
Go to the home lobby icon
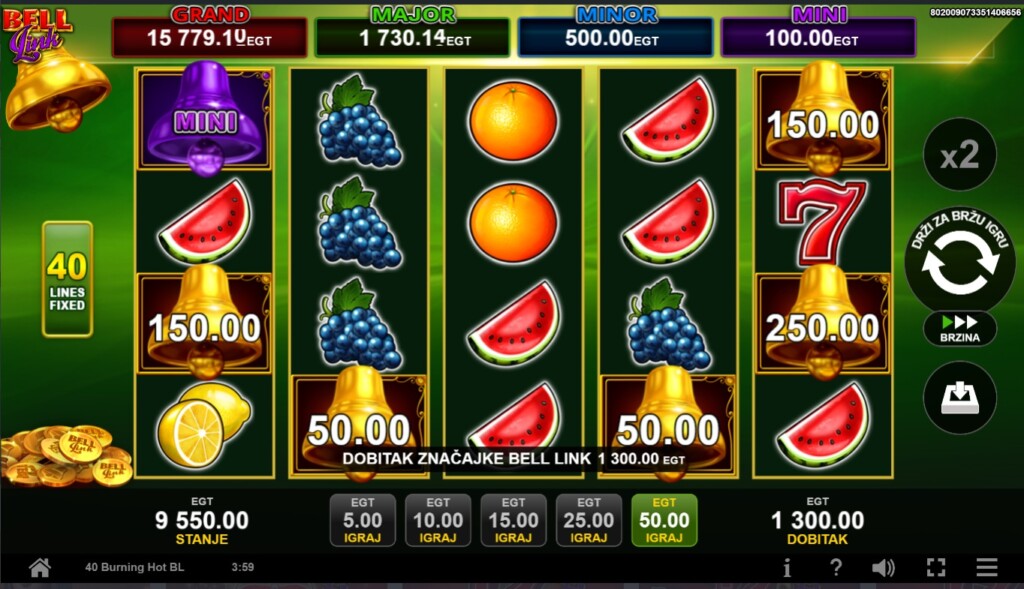tap(40, 568)
